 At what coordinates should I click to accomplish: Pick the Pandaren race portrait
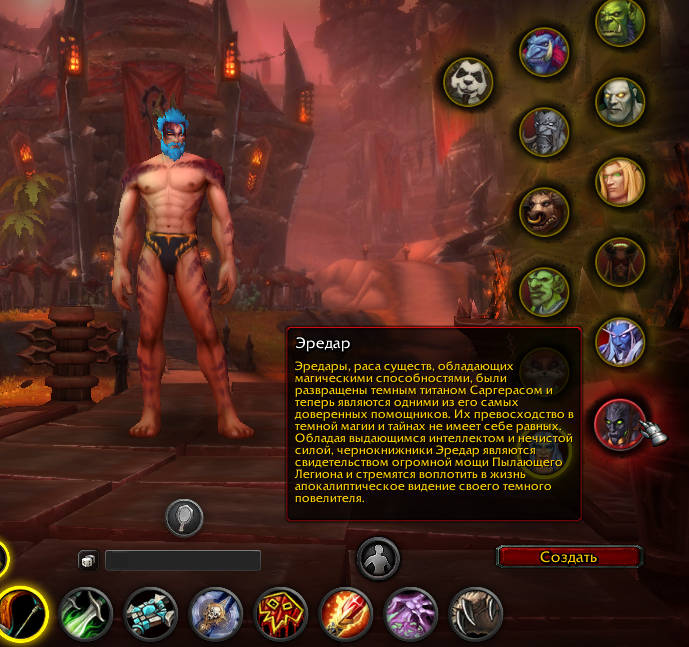point(468,79)
